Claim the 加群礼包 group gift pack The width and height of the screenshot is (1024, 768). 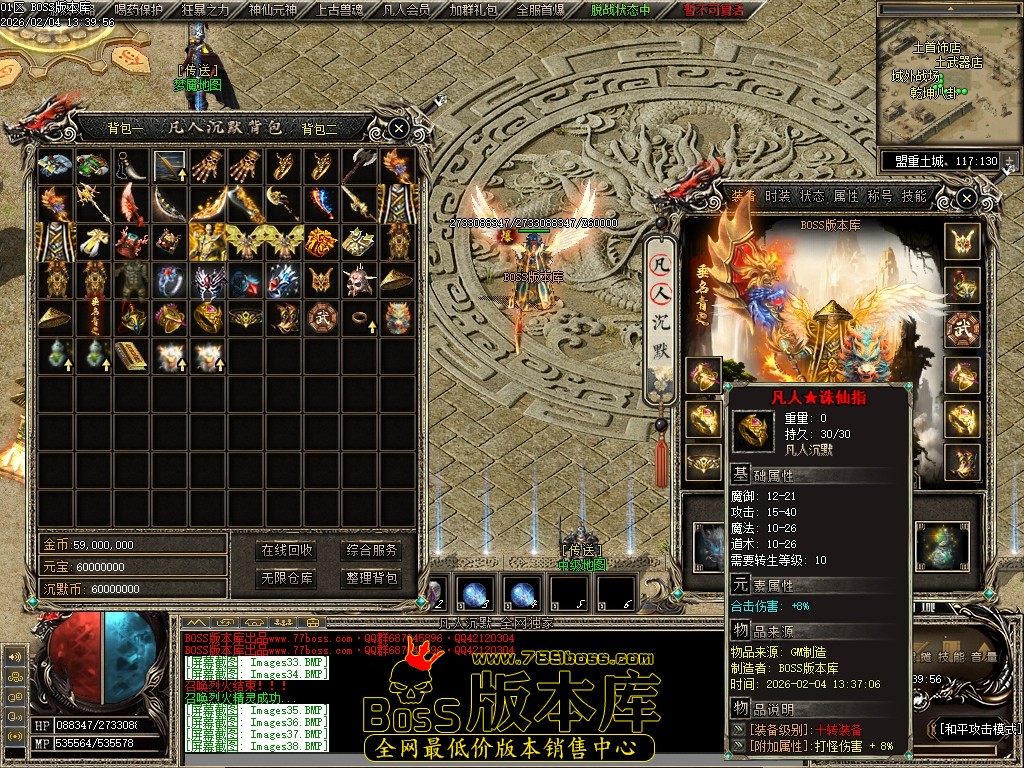[473, 10]
